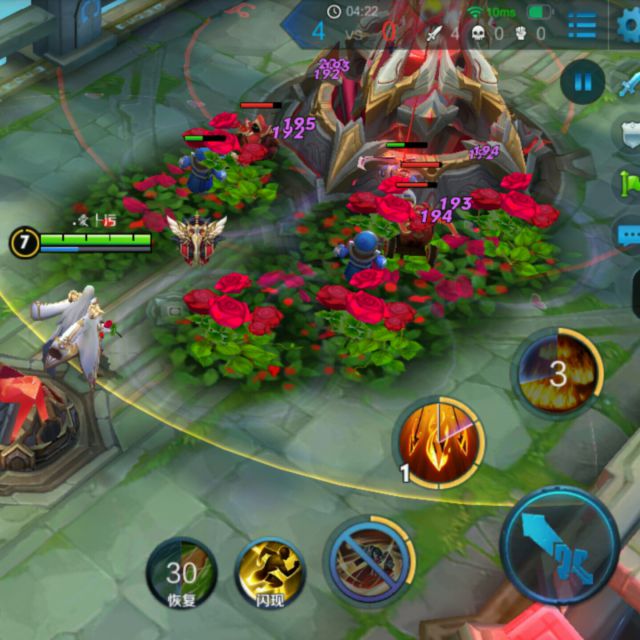640x640 pixels.
Task: Tap the round pause button
Action: [x=582, y=83]
